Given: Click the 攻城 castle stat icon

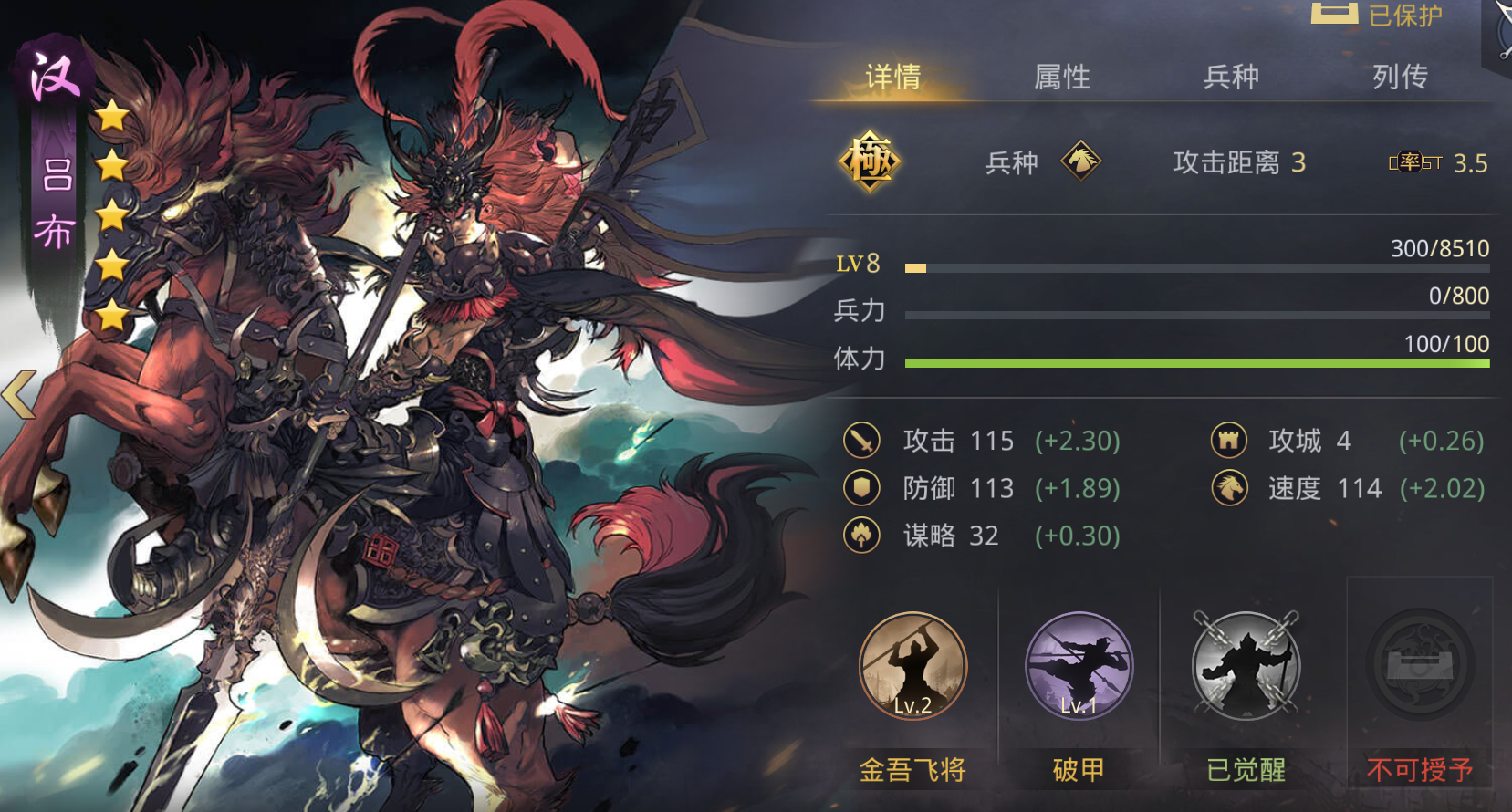Looking at the screenshot, I should (x=1229, y=441).
